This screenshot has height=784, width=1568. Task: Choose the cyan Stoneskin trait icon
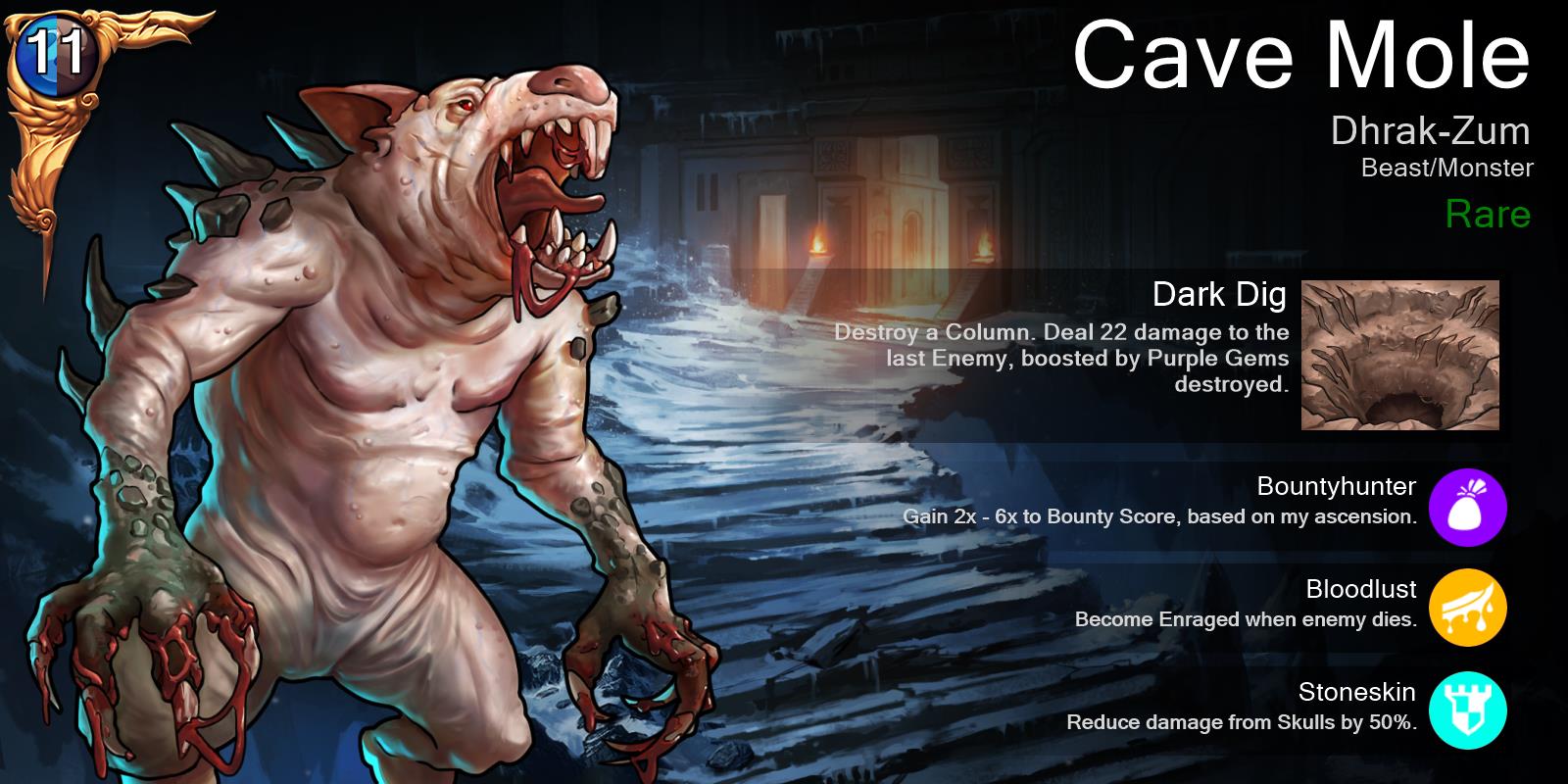point(1467,711)
